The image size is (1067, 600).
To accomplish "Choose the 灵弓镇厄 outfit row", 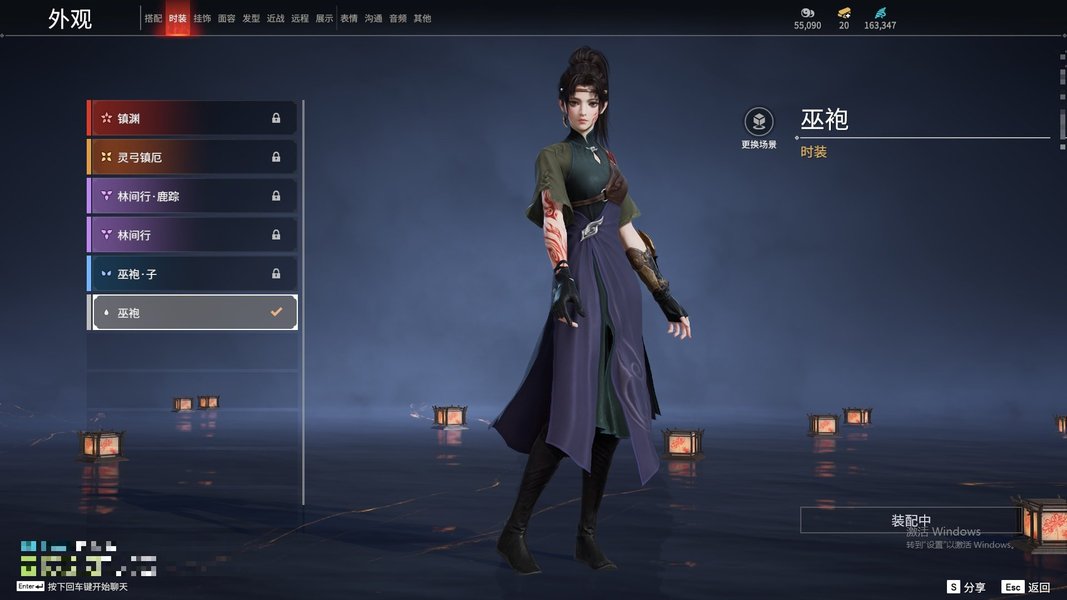I will pos(192,157).
